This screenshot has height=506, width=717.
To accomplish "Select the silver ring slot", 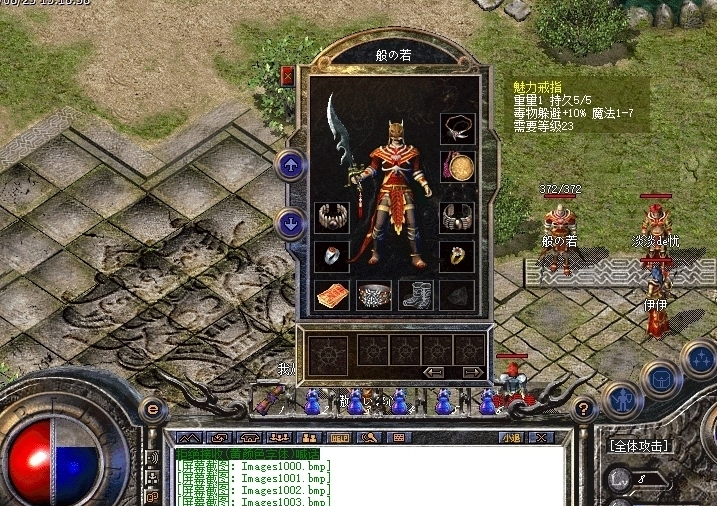I will (x=332, y=256).
